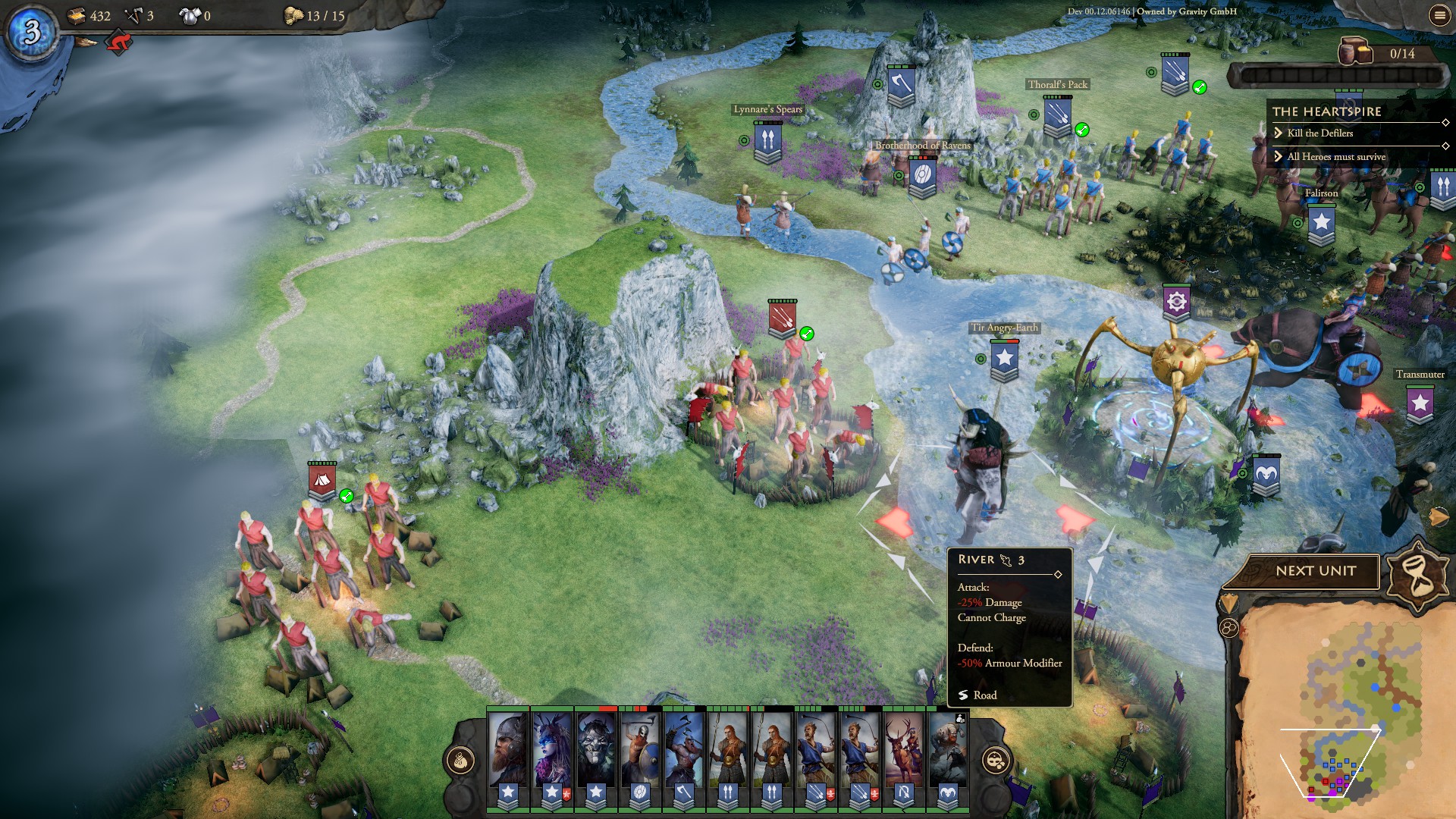Click the turn 3 counter orb
The image size is (1456, 819).
(x=32, y=32)
